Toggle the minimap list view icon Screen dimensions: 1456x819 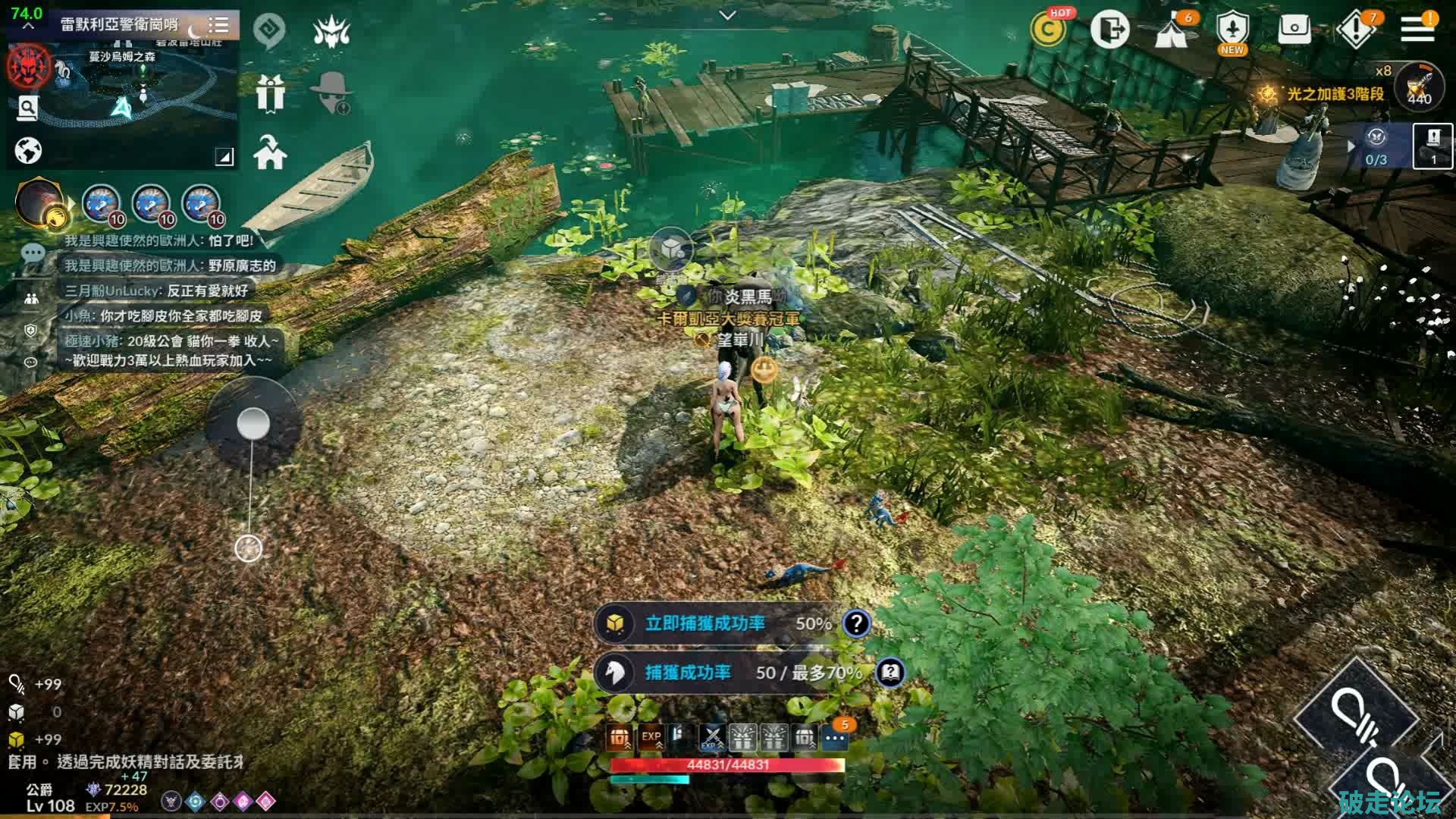point(218,25)
